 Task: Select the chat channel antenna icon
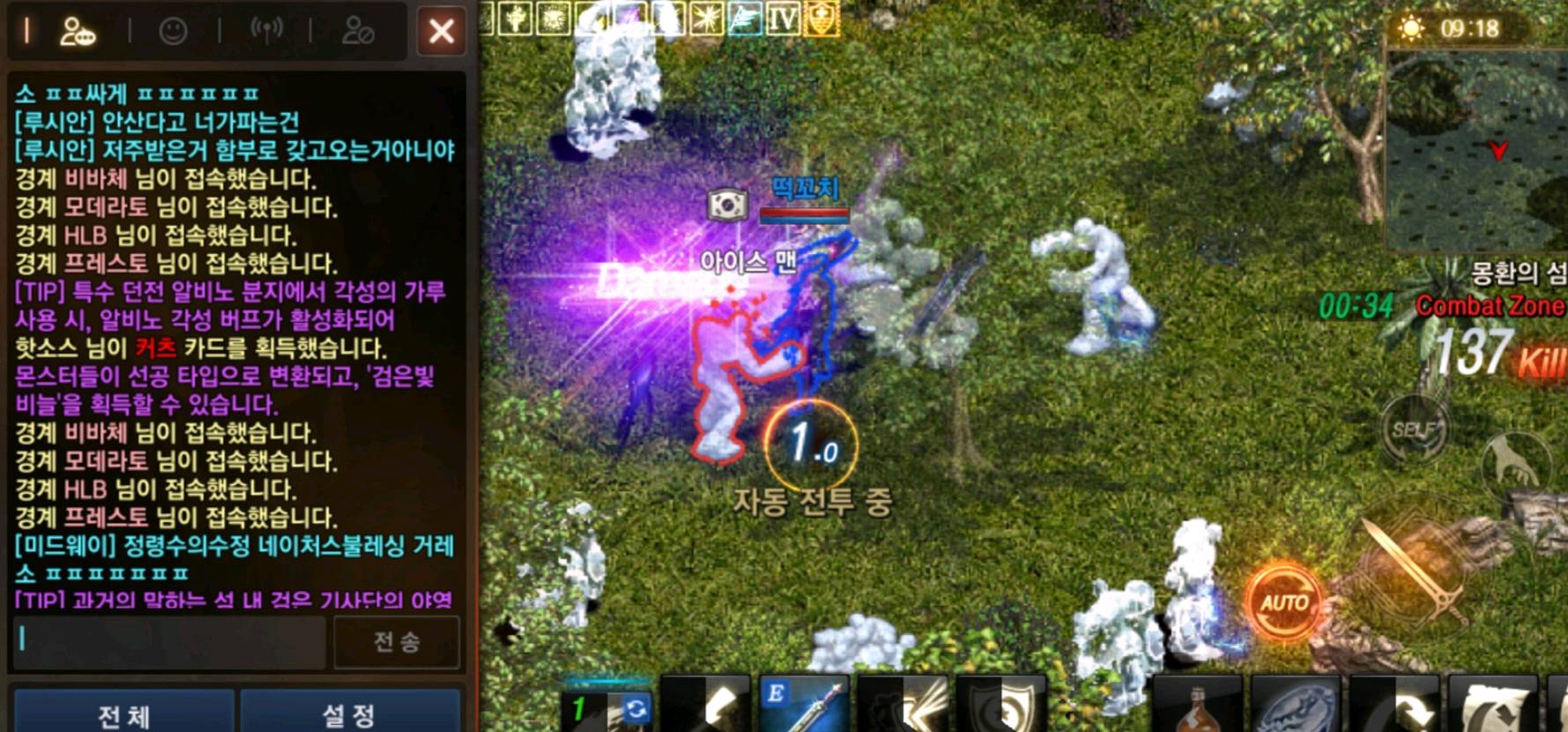266,30
